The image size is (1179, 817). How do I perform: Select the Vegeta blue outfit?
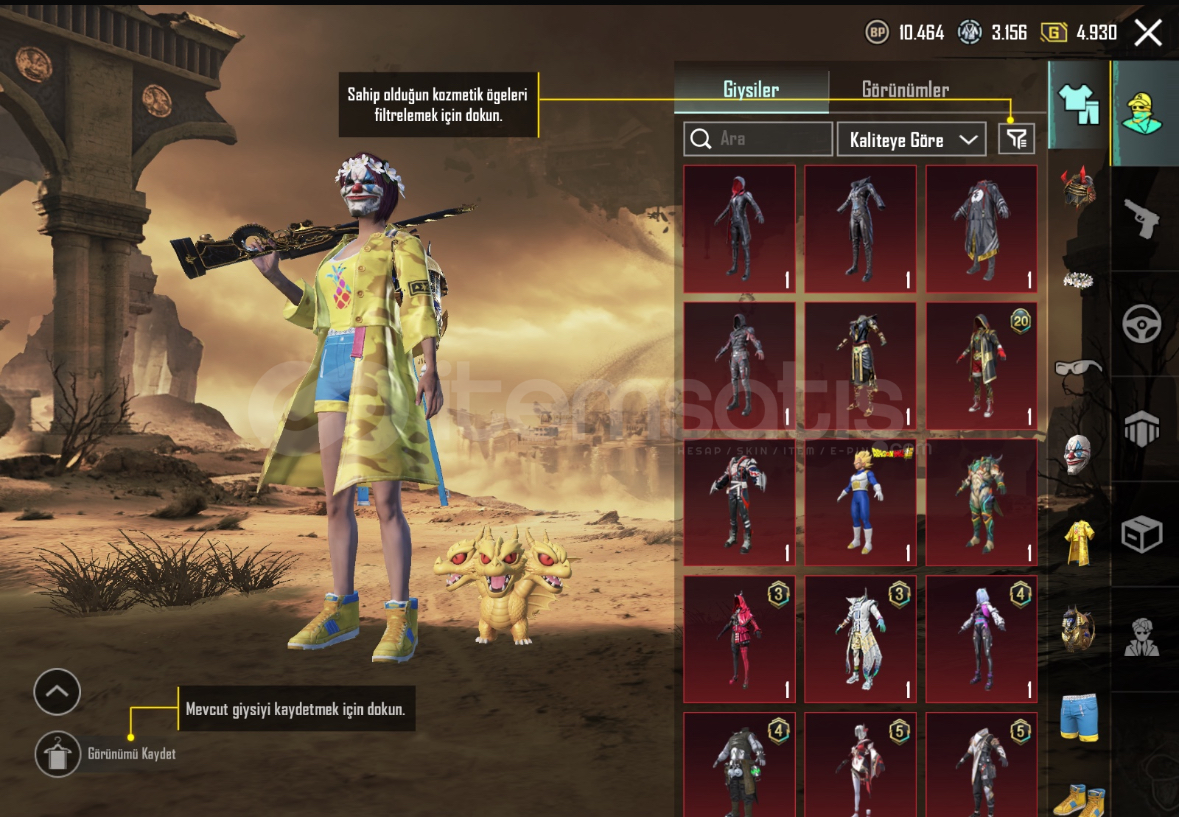pyautogui.click(x=860, y=503)
